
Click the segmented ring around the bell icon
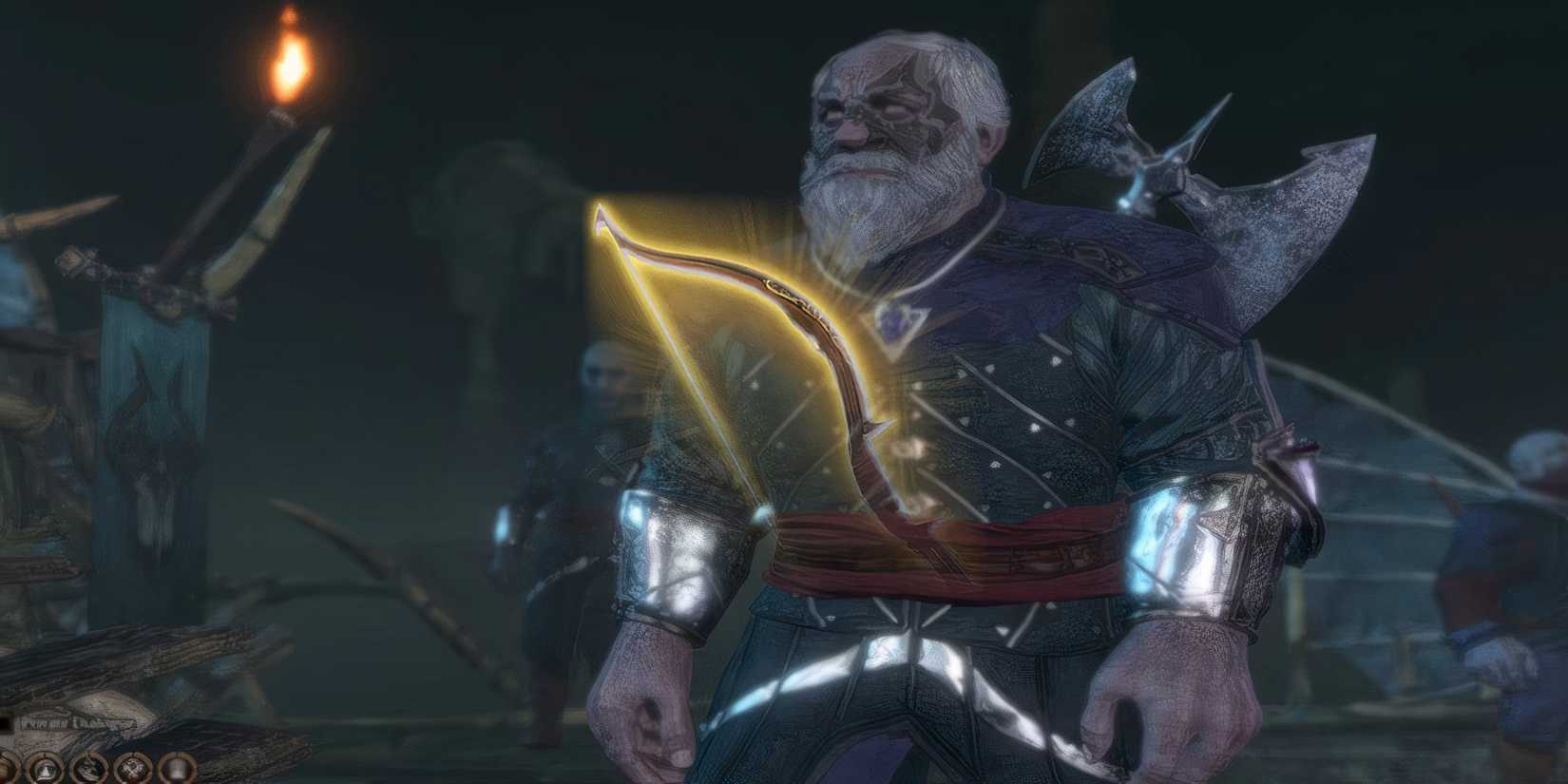tap(178, 755)
